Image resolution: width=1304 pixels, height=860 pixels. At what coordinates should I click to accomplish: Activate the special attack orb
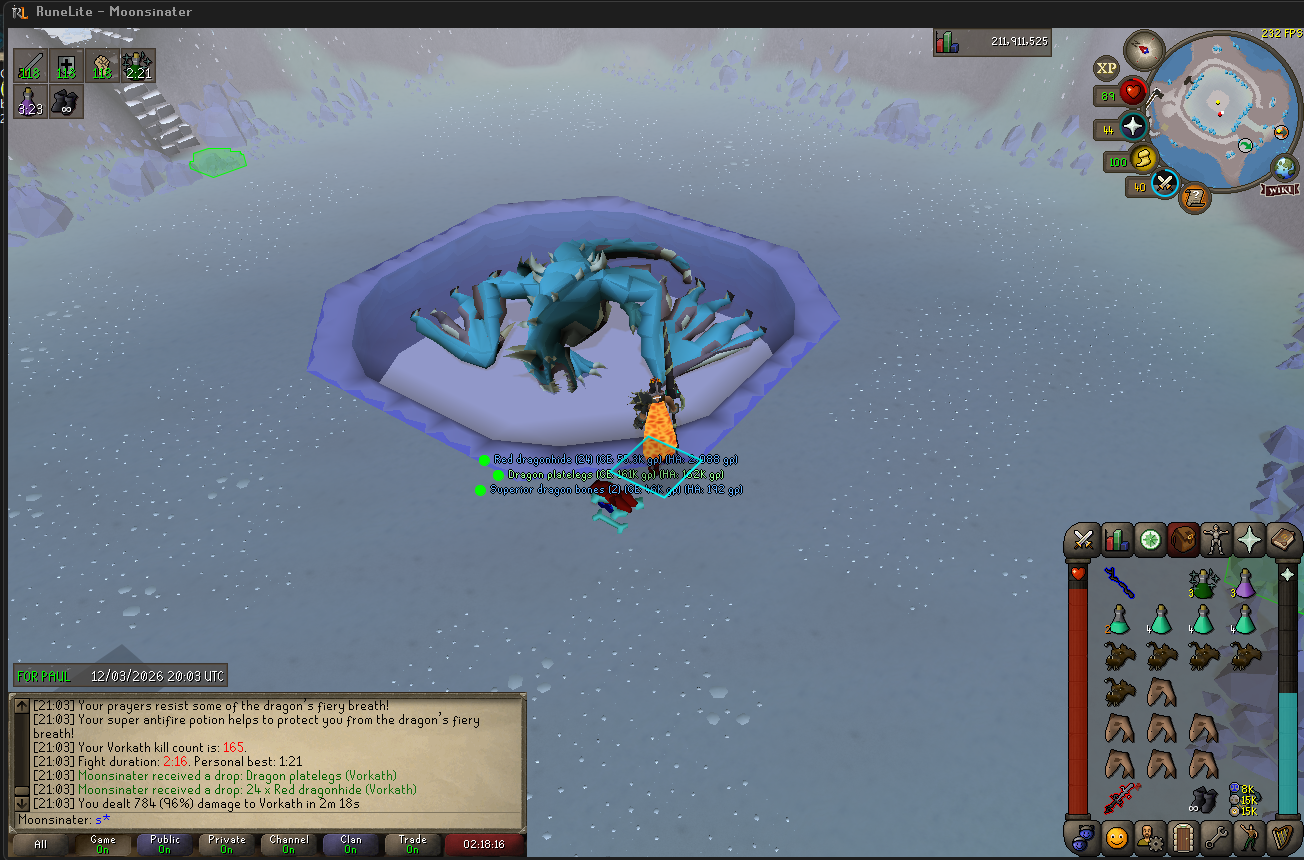(x=1165, y=184)
